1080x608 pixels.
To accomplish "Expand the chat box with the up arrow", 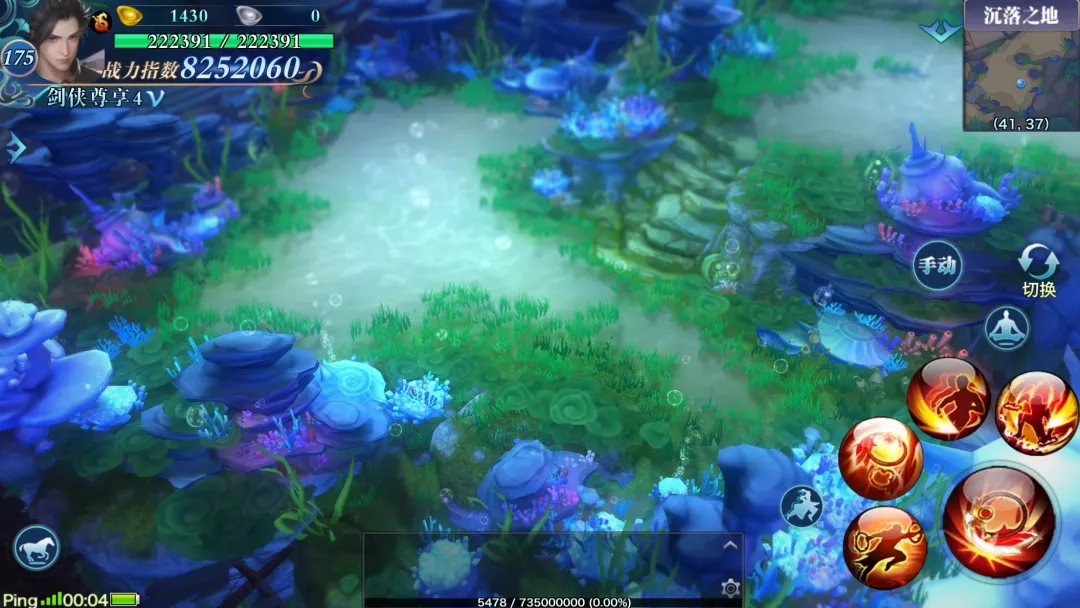I will [730, 546].
